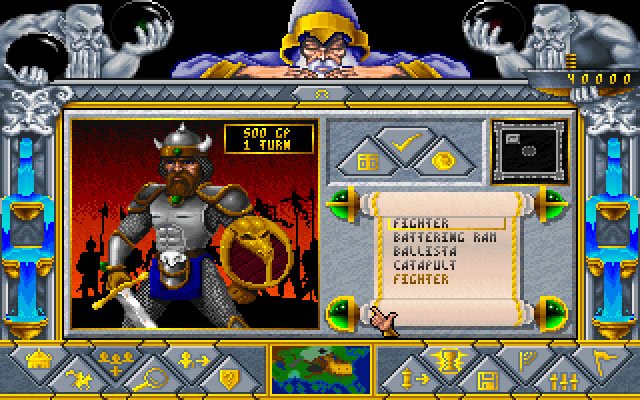Open the floppy disk save icon
This screenshot has width=640, height=400.
click(x=490, y=379)
